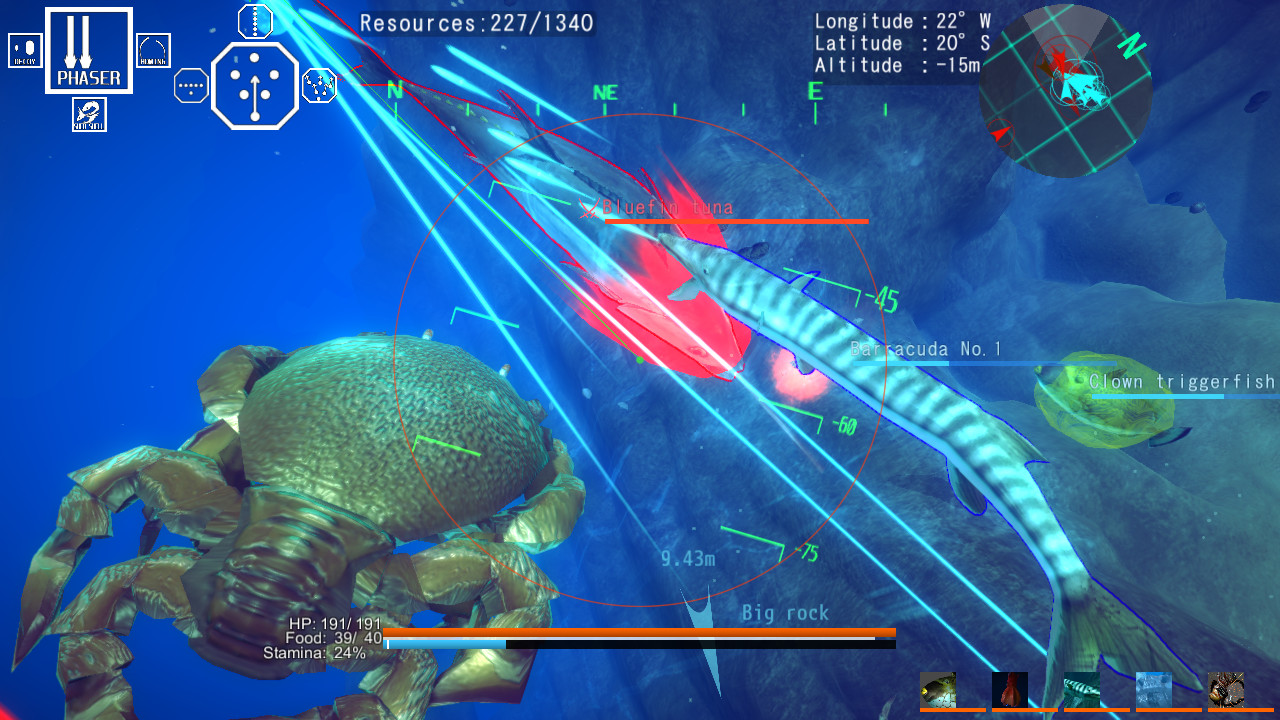
Task: Select the branching spread formation icon
Action: pos(318,85)
